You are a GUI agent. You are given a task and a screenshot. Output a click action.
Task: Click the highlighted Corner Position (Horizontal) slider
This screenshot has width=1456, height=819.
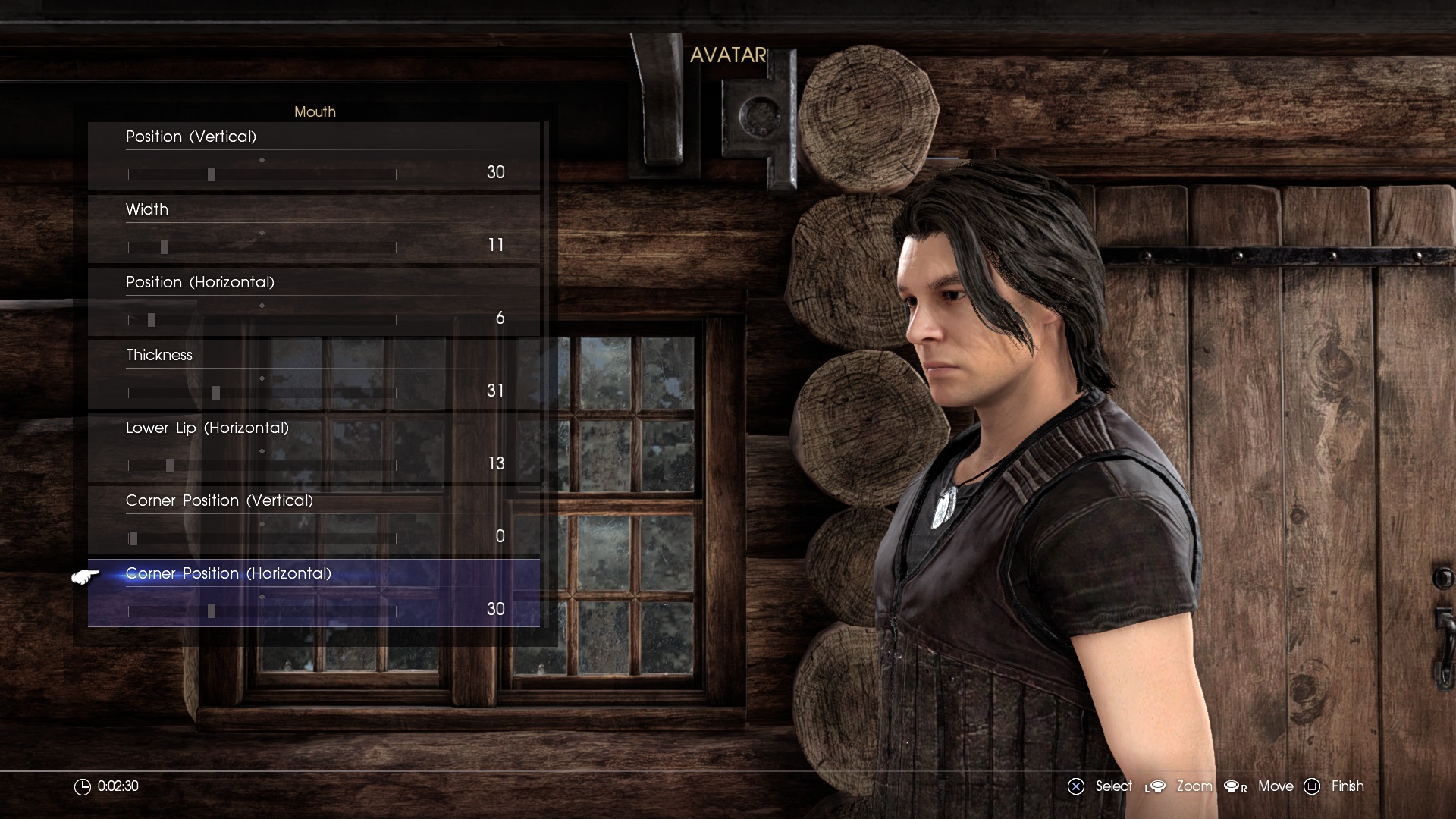tap(262, 610)
